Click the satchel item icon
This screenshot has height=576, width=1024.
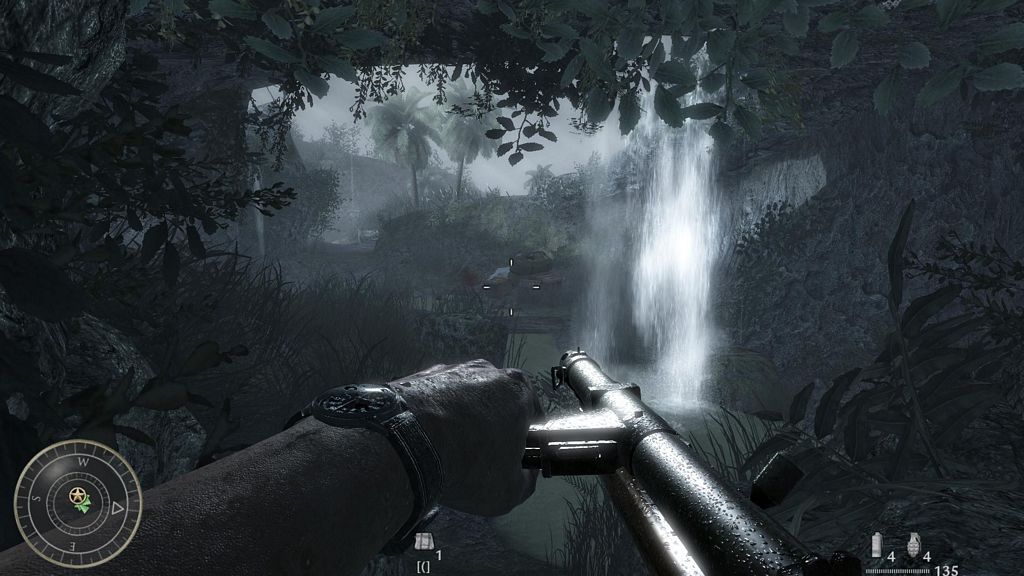click(x=422, y=542)
